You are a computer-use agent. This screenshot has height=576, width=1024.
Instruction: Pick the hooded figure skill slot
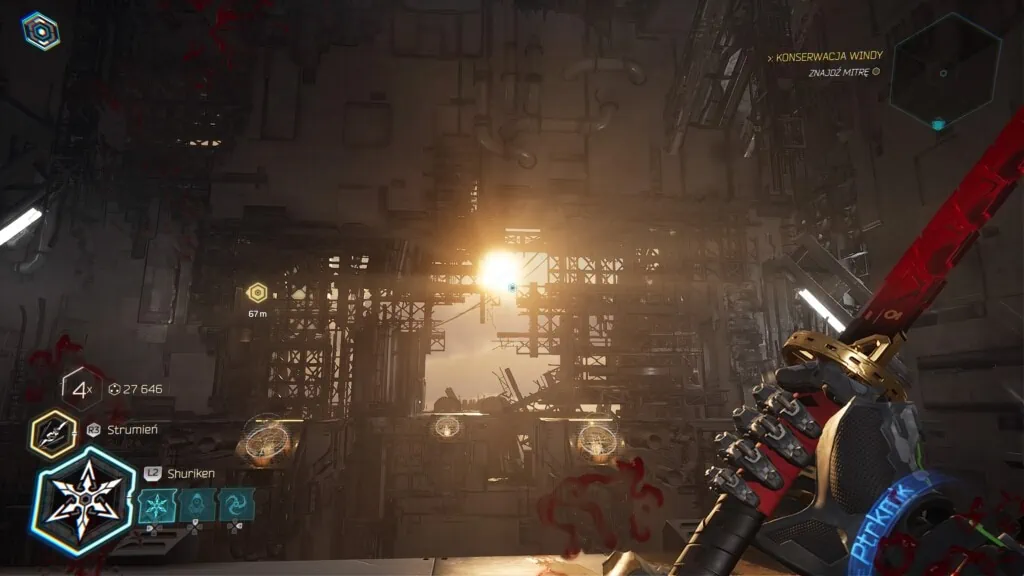click(x=196, y=505)
